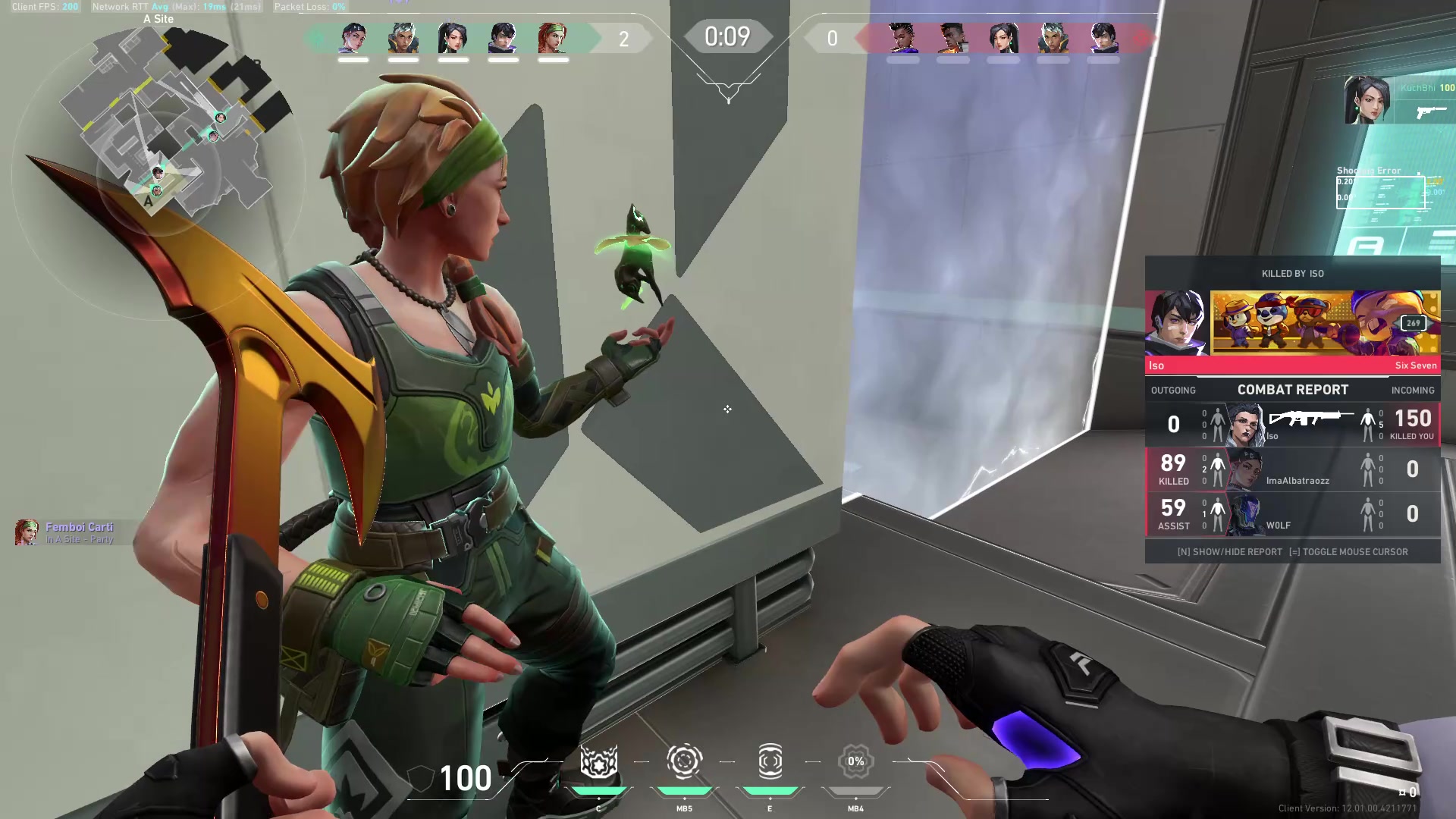
Task: Select the WOLF row in Combat Report
Action: click(x=1292, y=514)
